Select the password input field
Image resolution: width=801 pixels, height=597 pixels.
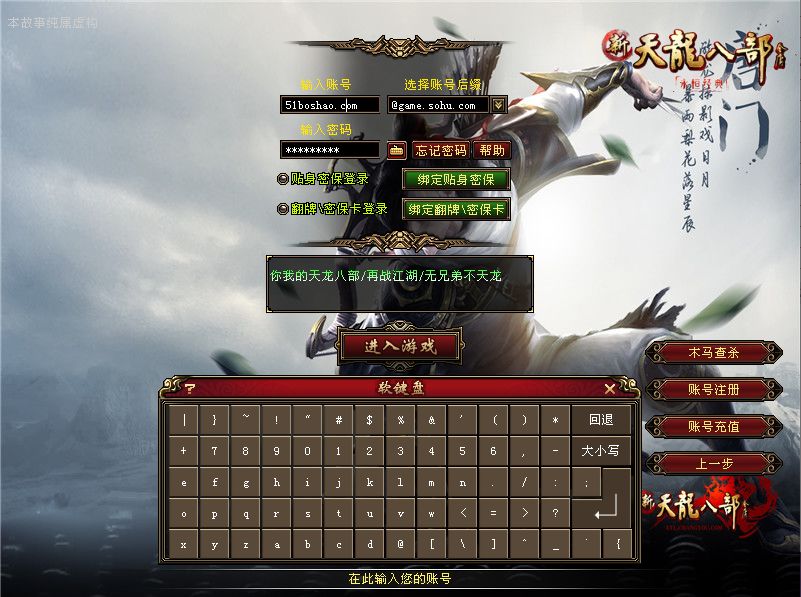pyautogui.click(x=330, y=150)
